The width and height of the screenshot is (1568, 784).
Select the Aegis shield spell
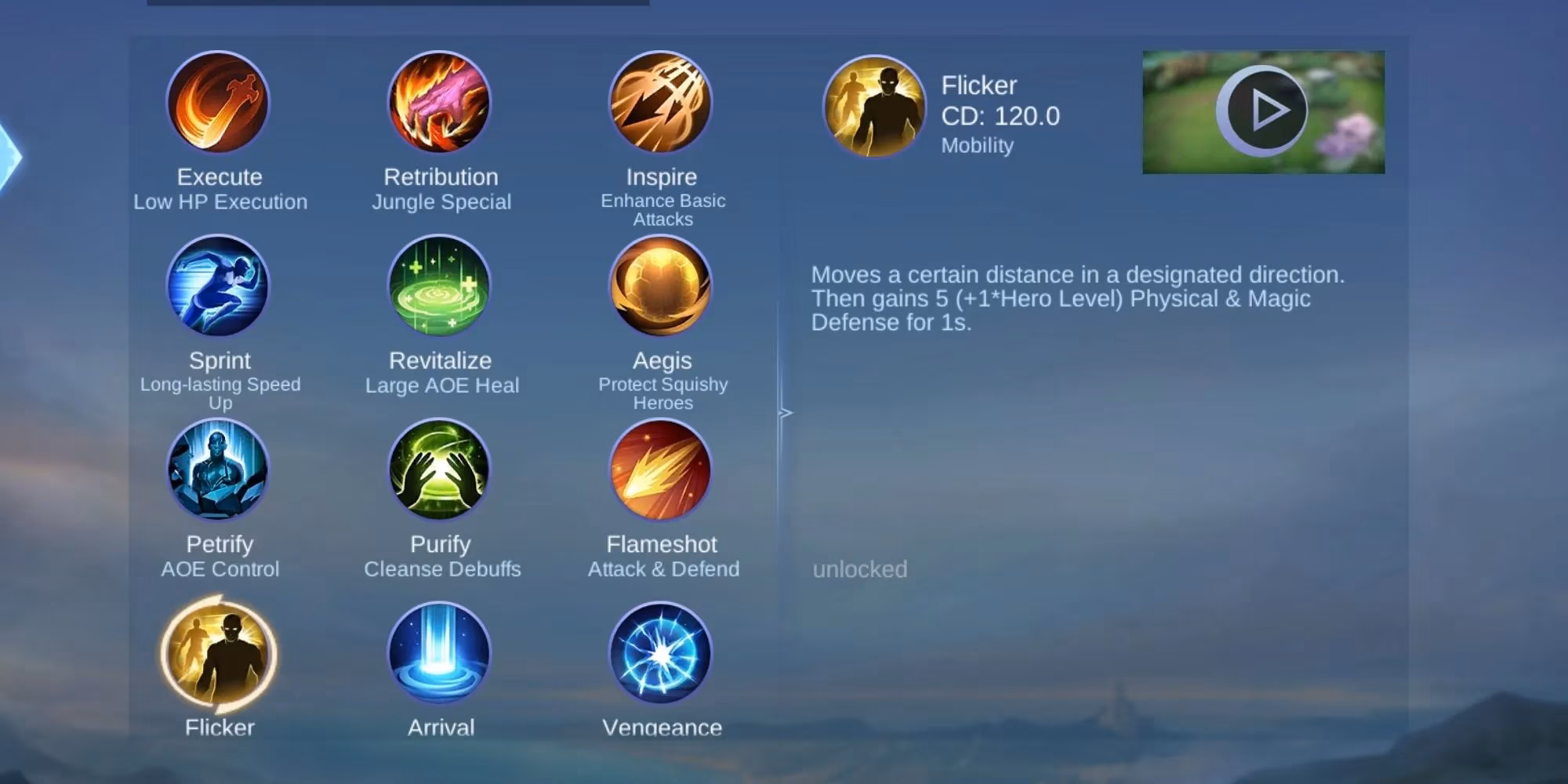click(x=661, y=288)
